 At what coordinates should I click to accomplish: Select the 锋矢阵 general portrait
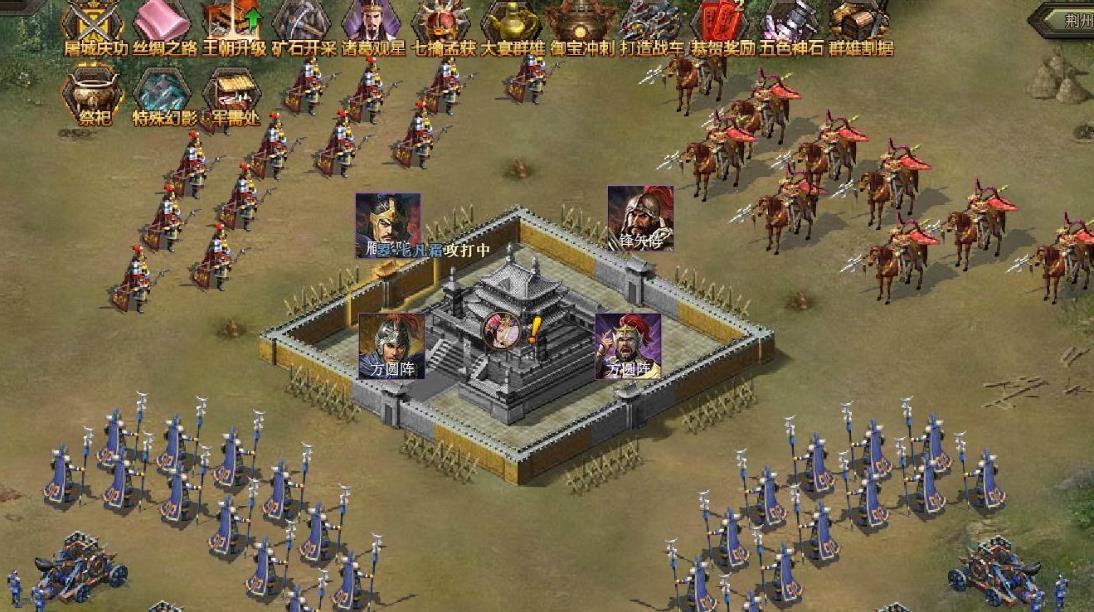coord(640,216)
